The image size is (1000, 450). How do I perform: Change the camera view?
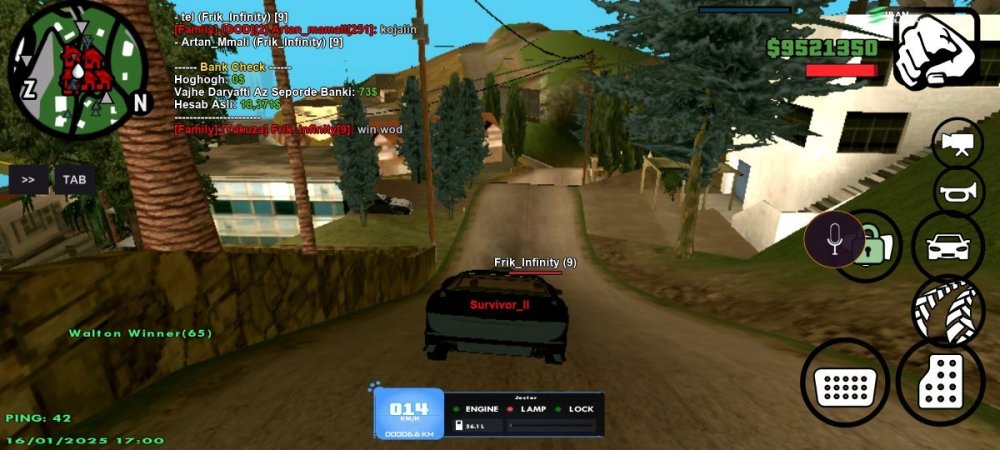(x=958, y=143)
